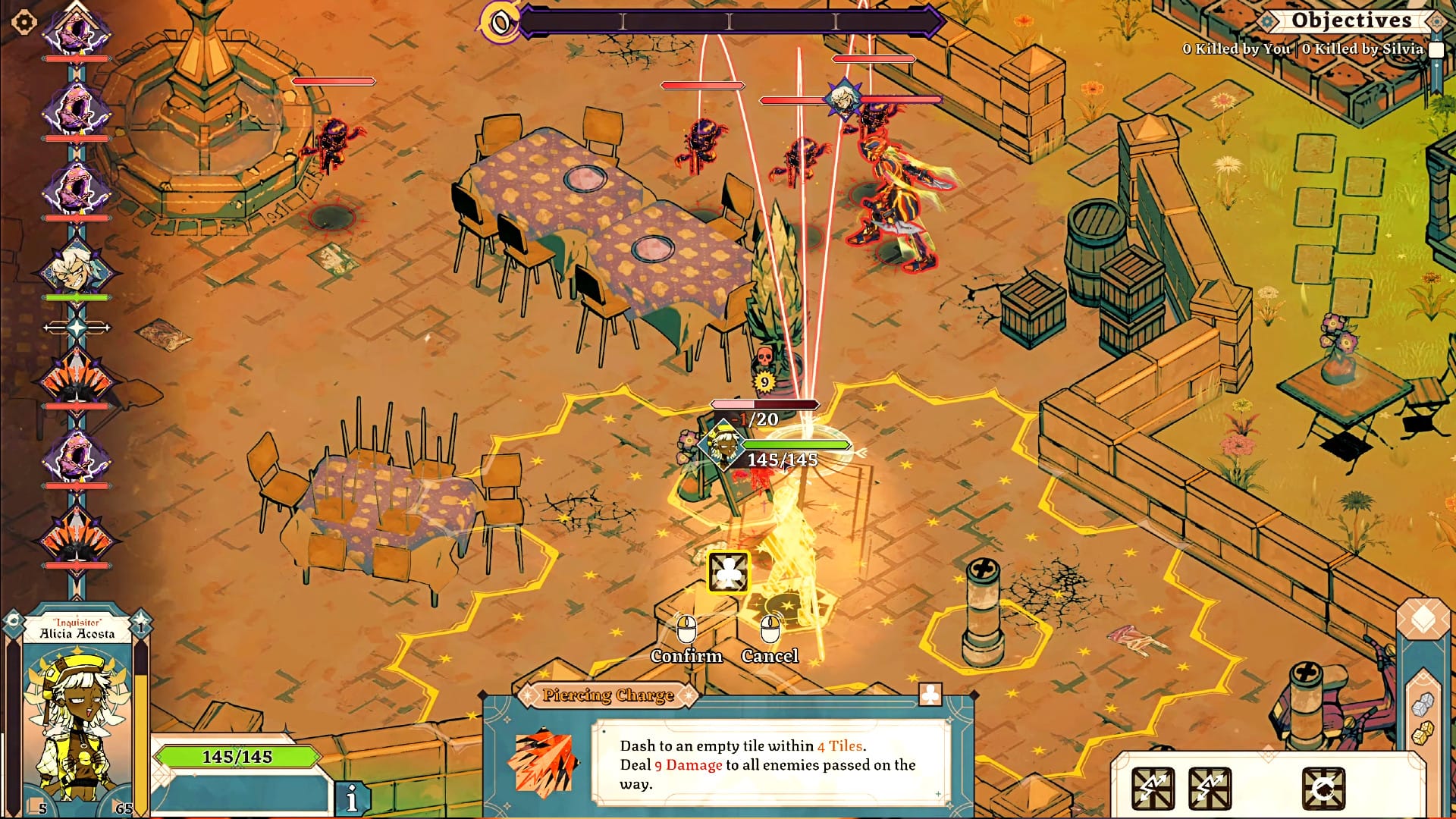
Task: Click the Piercing Charge ability artwork
Action: click(x=545, y=761)
